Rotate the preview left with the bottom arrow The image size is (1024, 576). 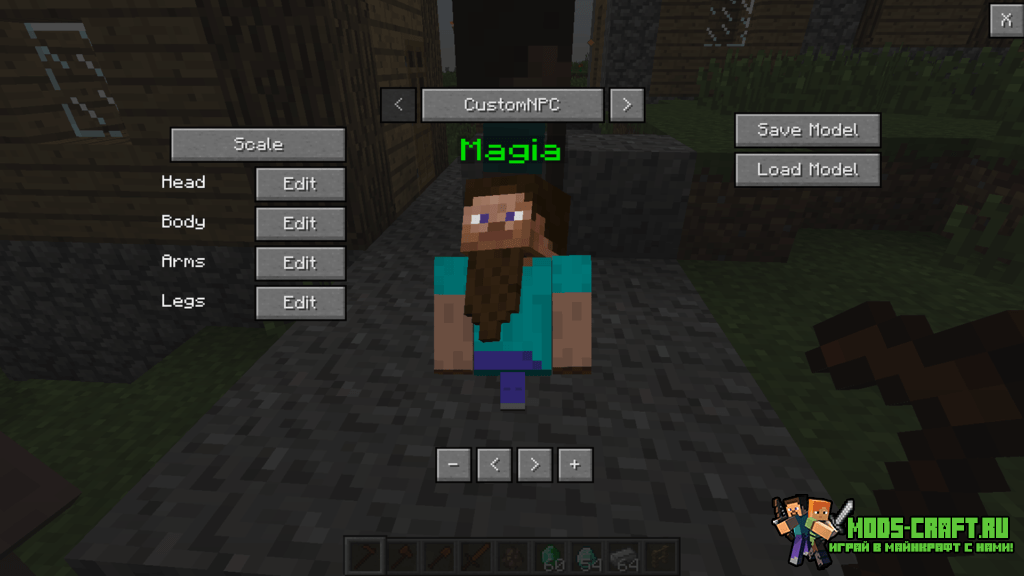pyautogui.click(x=494, y=465)
